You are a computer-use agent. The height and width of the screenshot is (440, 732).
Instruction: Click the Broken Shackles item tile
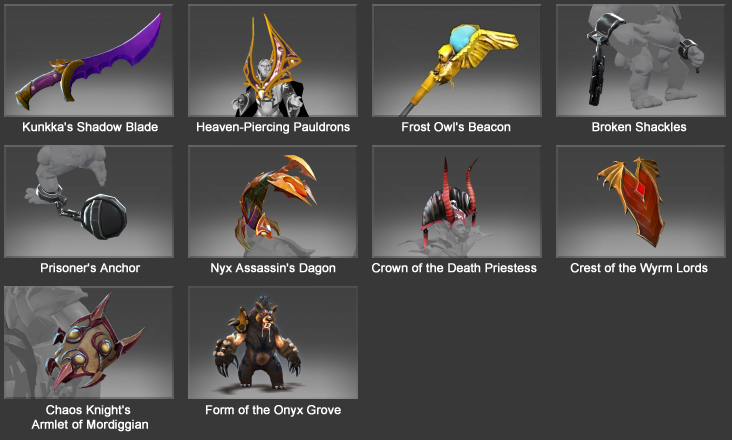click(640, 60)
